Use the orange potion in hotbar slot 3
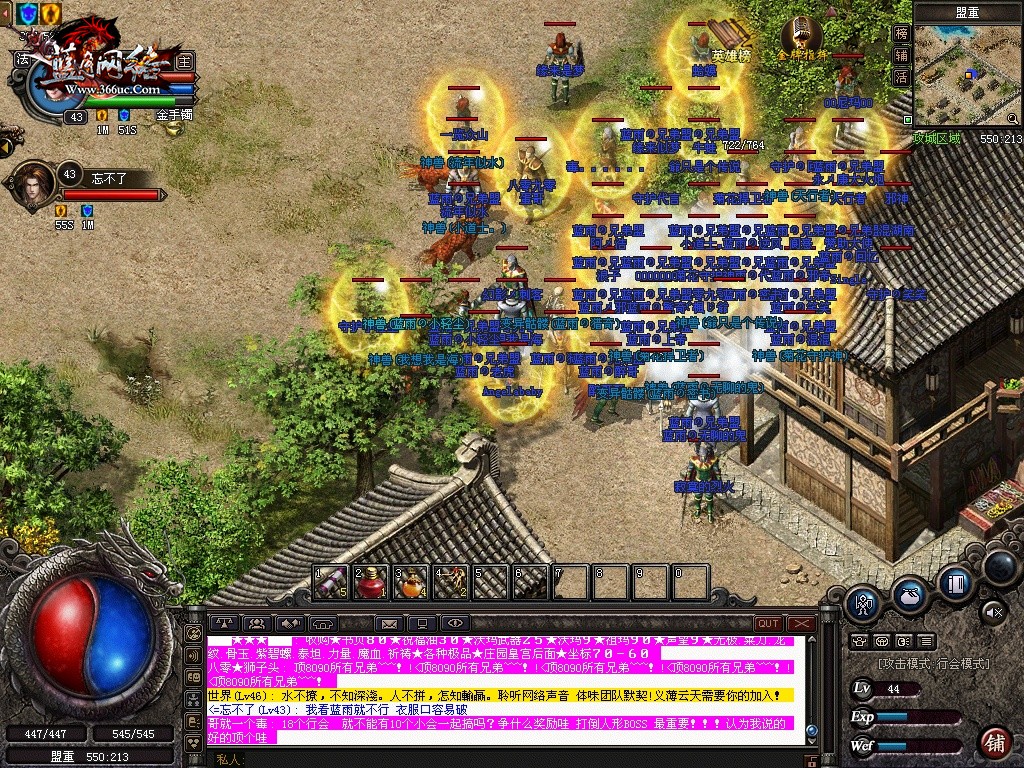This screenshot has width=1024, height=768. [411, 581]
